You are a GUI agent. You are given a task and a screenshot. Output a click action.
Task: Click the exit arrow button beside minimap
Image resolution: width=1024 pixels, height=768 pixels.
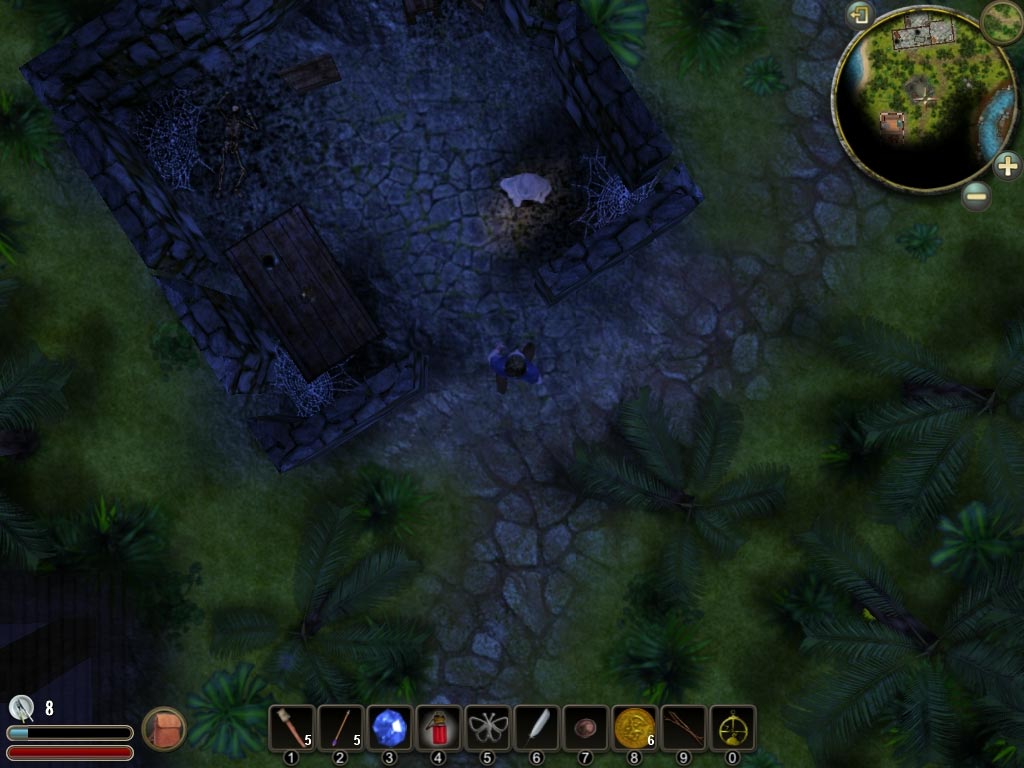(x=859, y=15)
